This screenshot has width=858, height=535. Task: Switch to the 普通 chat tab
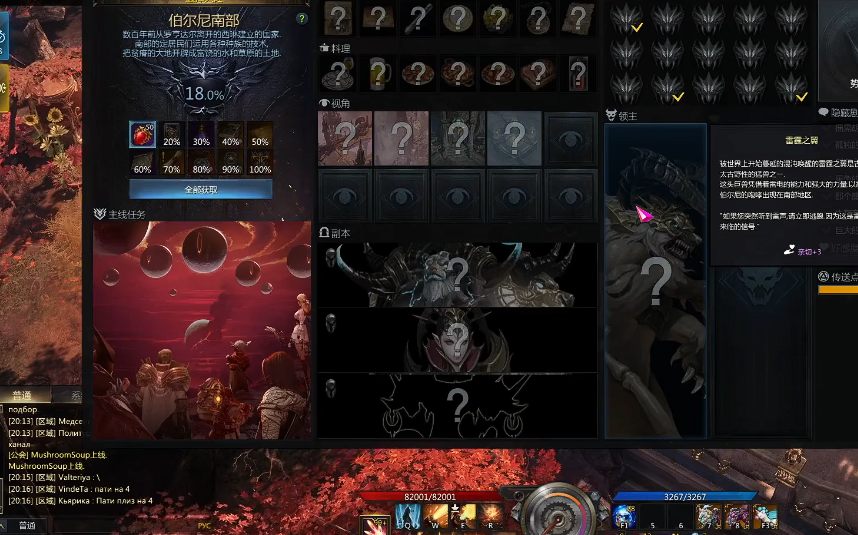coord(25,396)
